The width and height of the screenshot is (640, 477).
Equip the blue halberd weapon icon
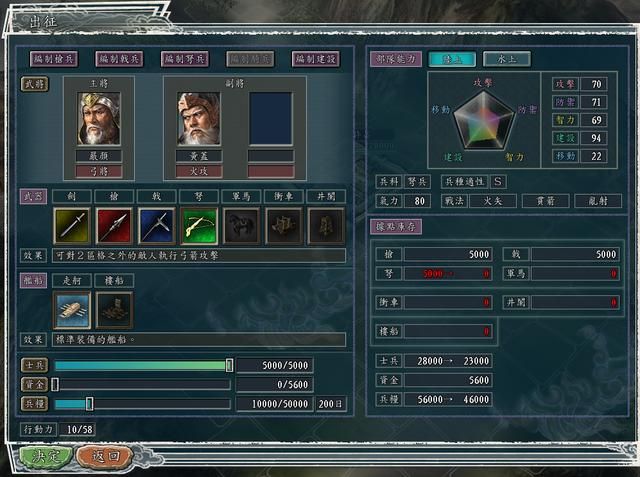[x=157, y=226]
